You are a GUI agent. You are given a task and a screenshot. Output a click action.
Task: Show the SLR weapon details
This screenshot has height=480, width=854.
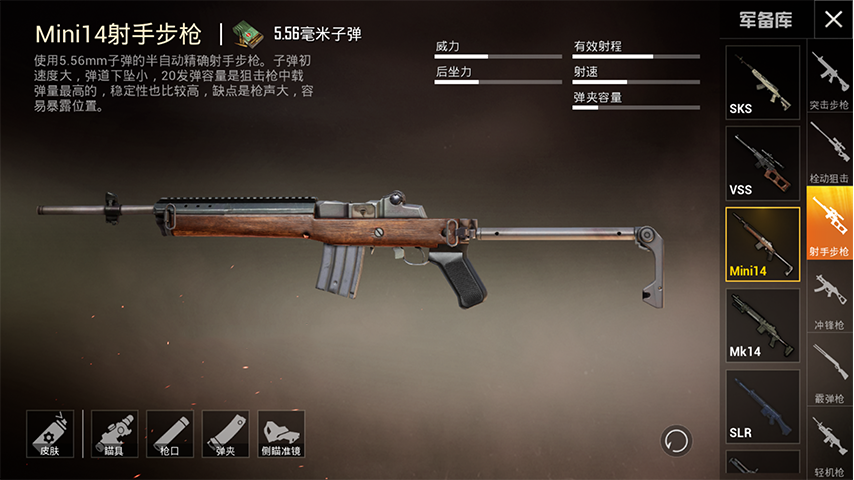(762, 407)
